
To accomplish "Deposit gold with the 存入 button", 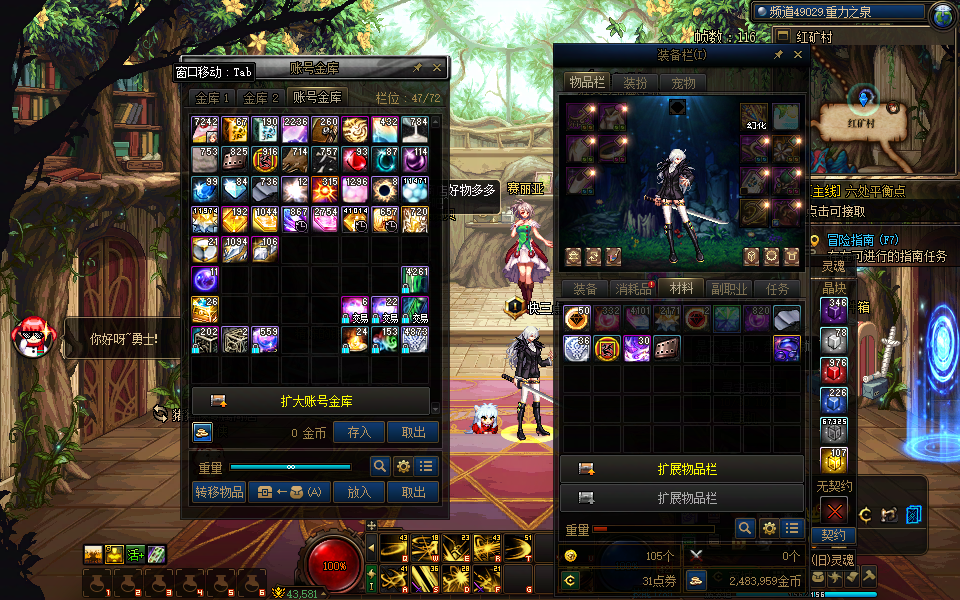I will click(359, 432).
